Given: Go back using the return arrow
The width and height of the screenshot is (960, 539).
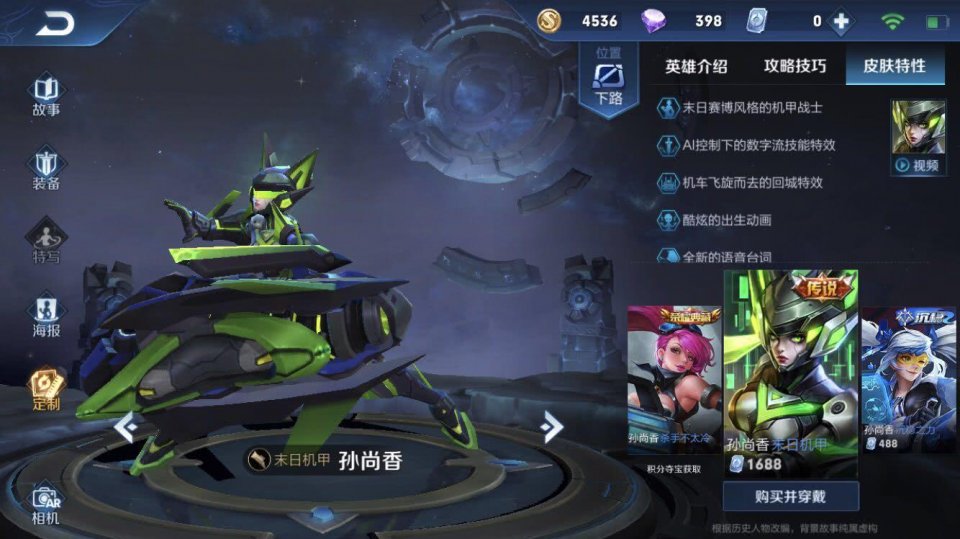Looking at the screenshot, I should point(55,23).
